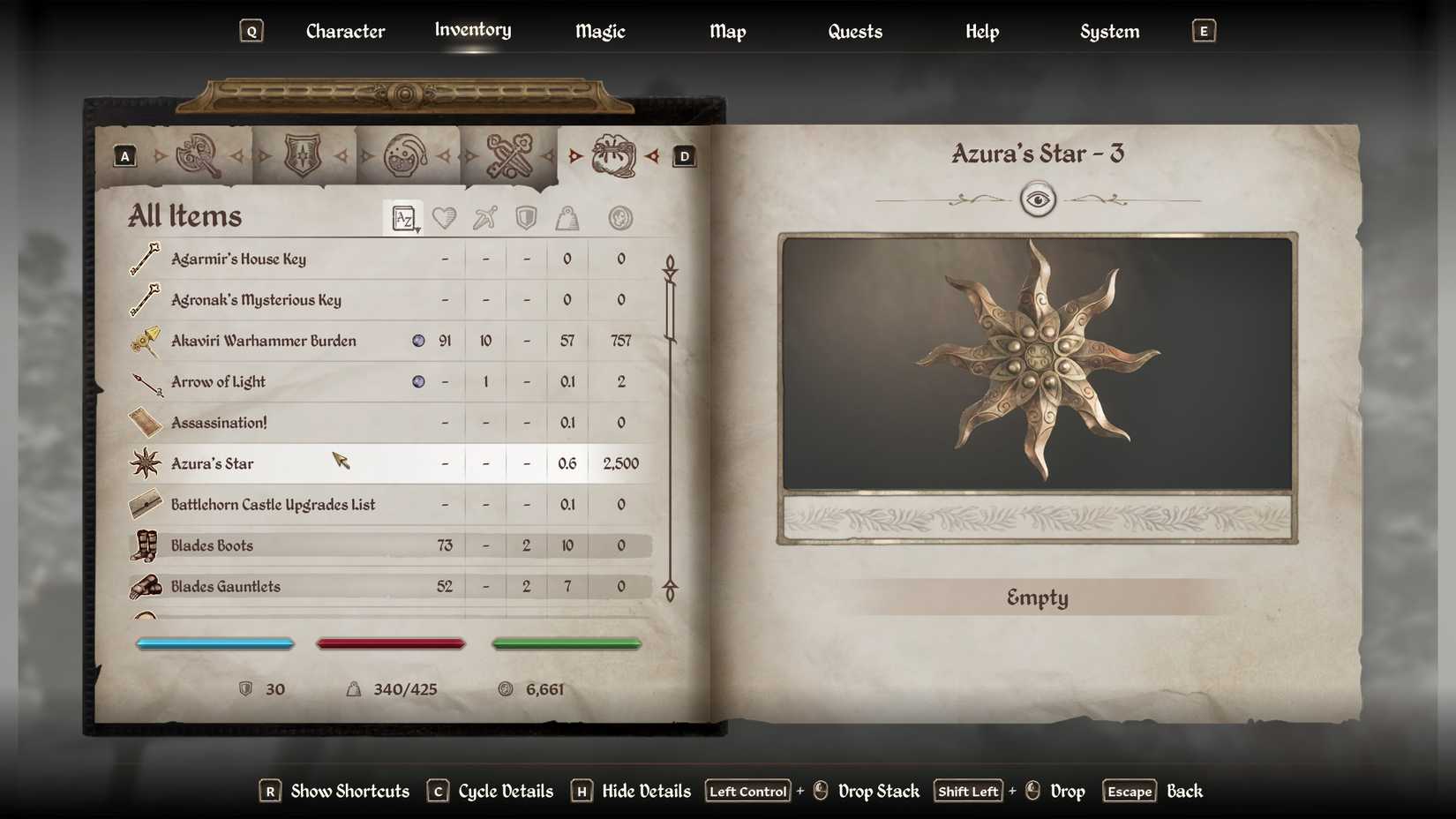The width and height of the screenshot is (1456, 819).
Task: Click the green stamina bar
Action: [567, 643]
